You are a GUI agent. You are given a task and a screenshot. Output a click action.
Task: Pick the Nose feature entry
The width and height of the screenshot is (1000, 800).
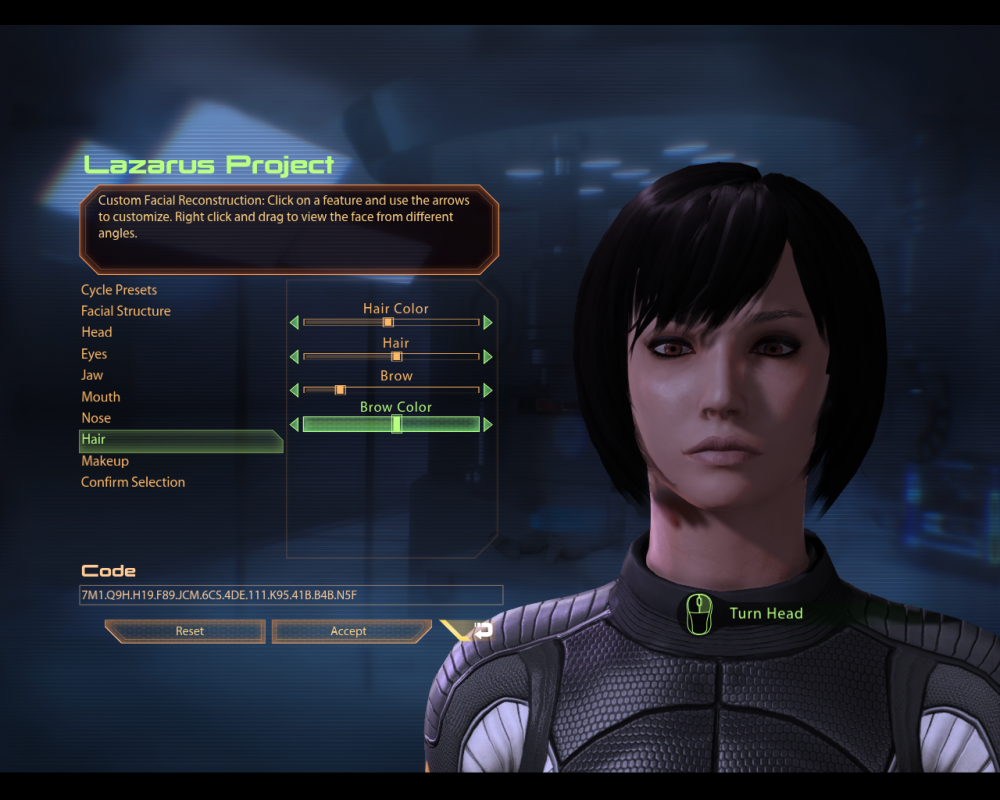point(96,418)
